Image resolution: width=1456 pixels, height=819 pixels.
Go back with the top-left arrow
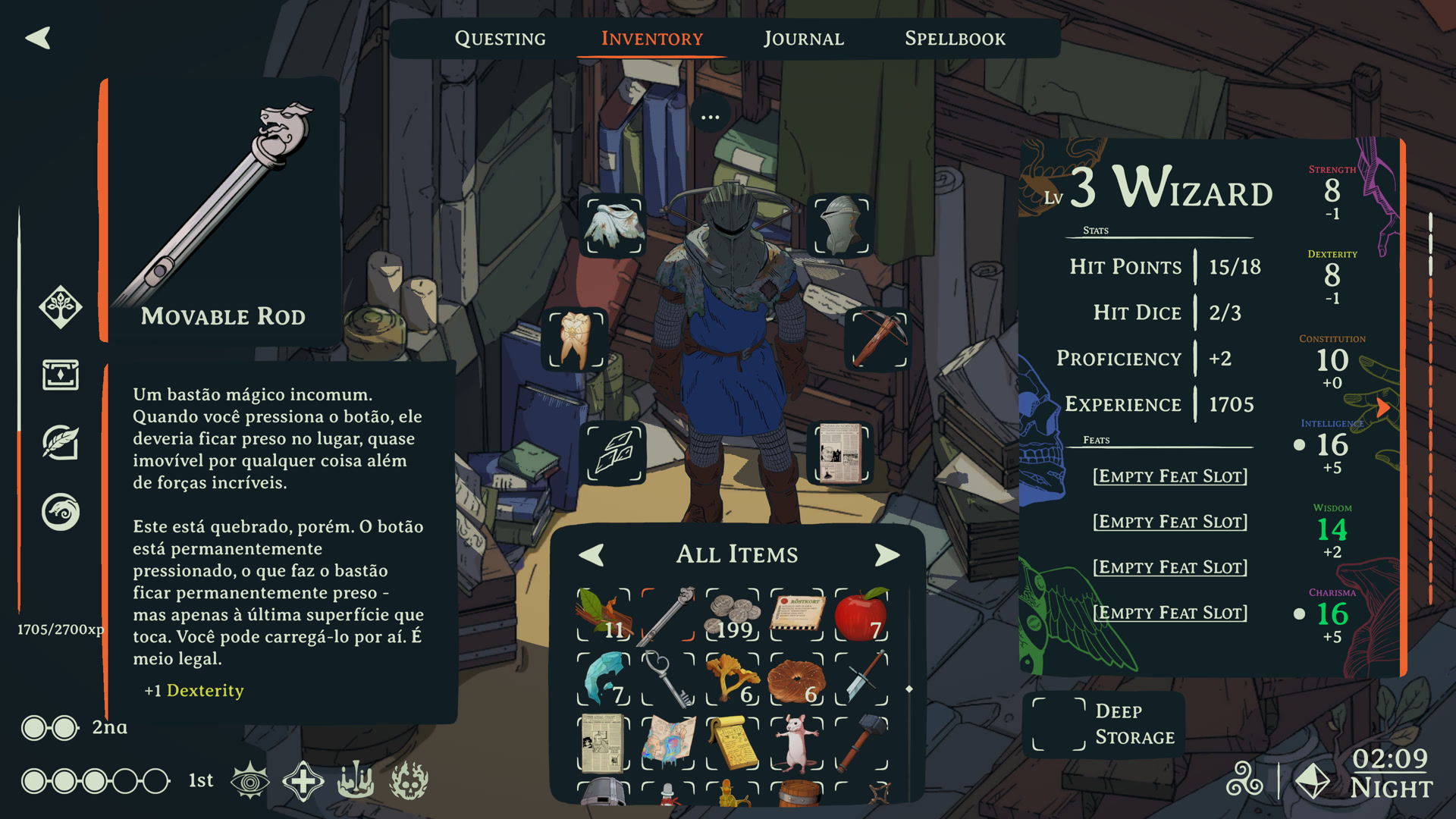click(38, 38)
